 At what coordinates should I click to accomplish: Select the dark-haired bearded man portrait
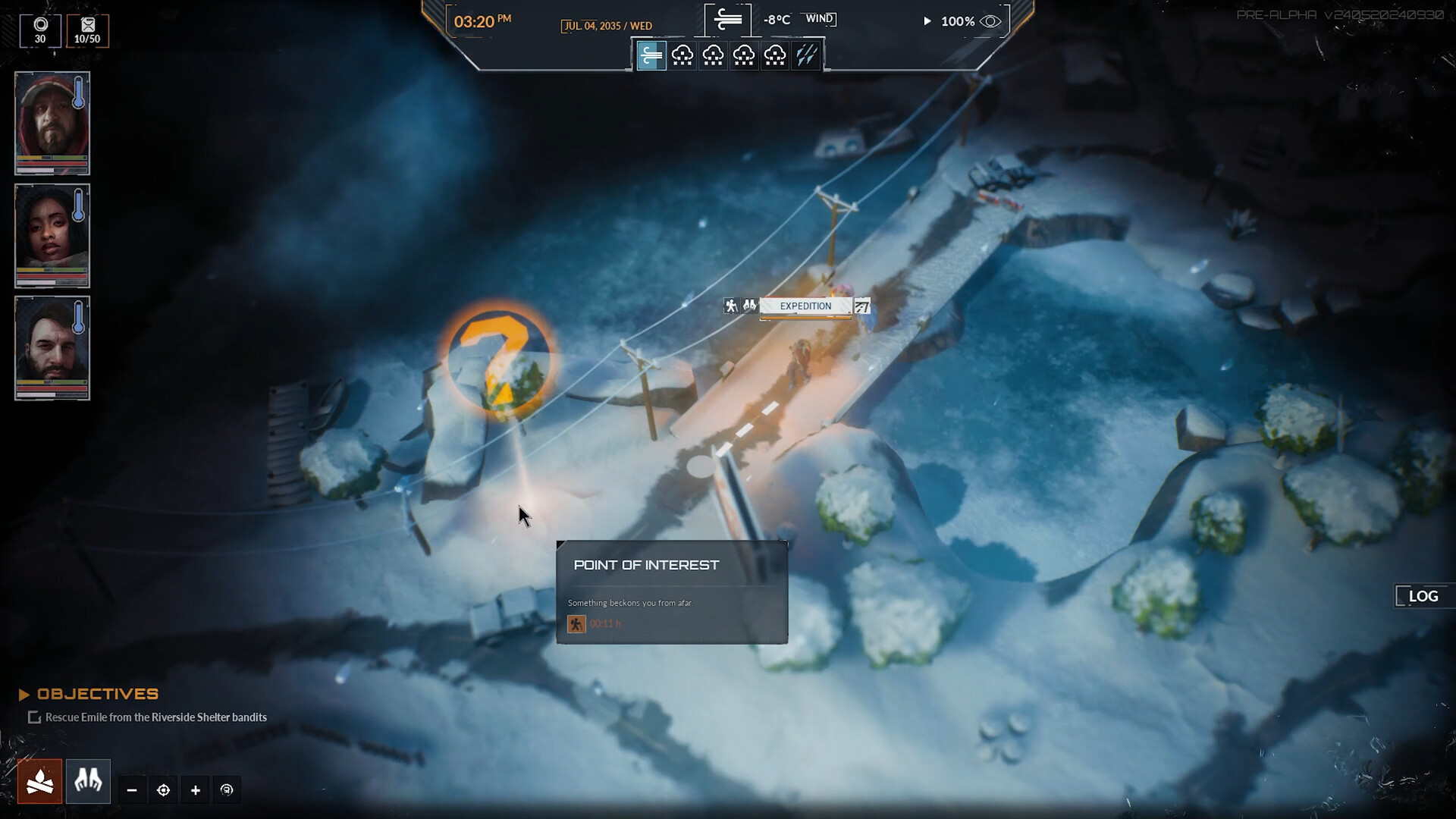click(52, 347)
